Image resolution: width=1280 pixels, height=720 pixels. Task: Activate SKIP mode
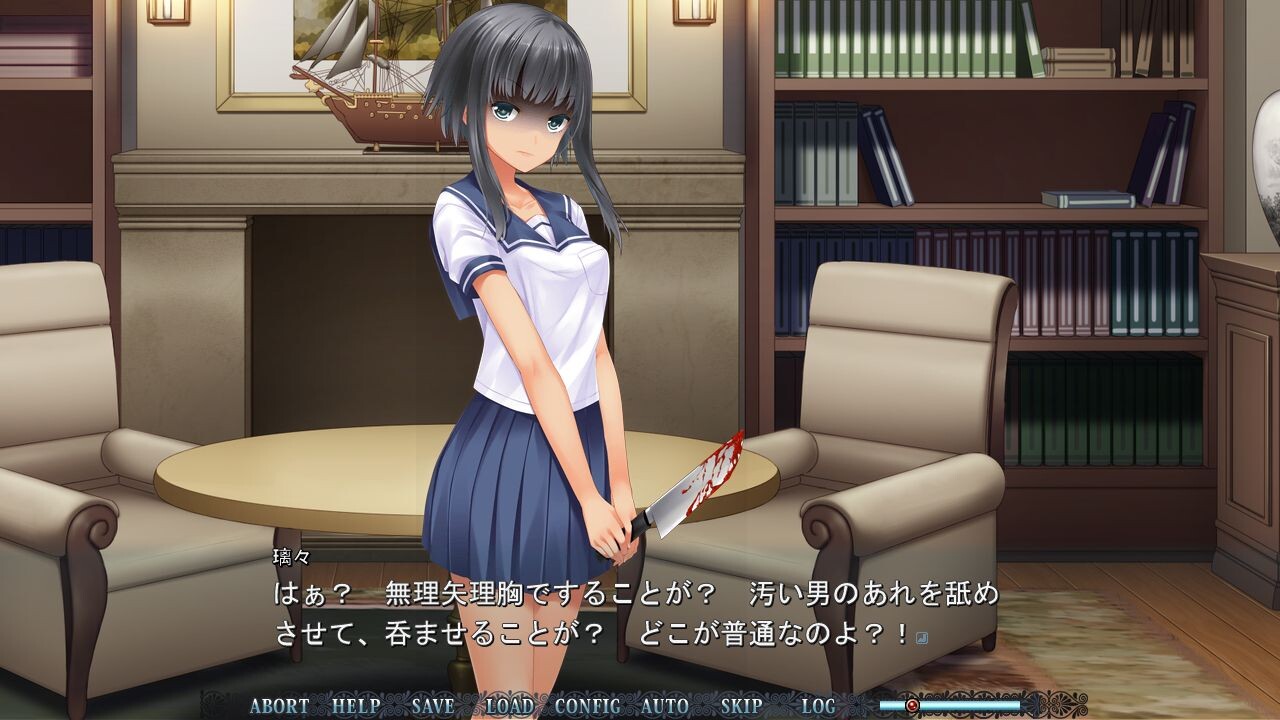coord(742,705)
